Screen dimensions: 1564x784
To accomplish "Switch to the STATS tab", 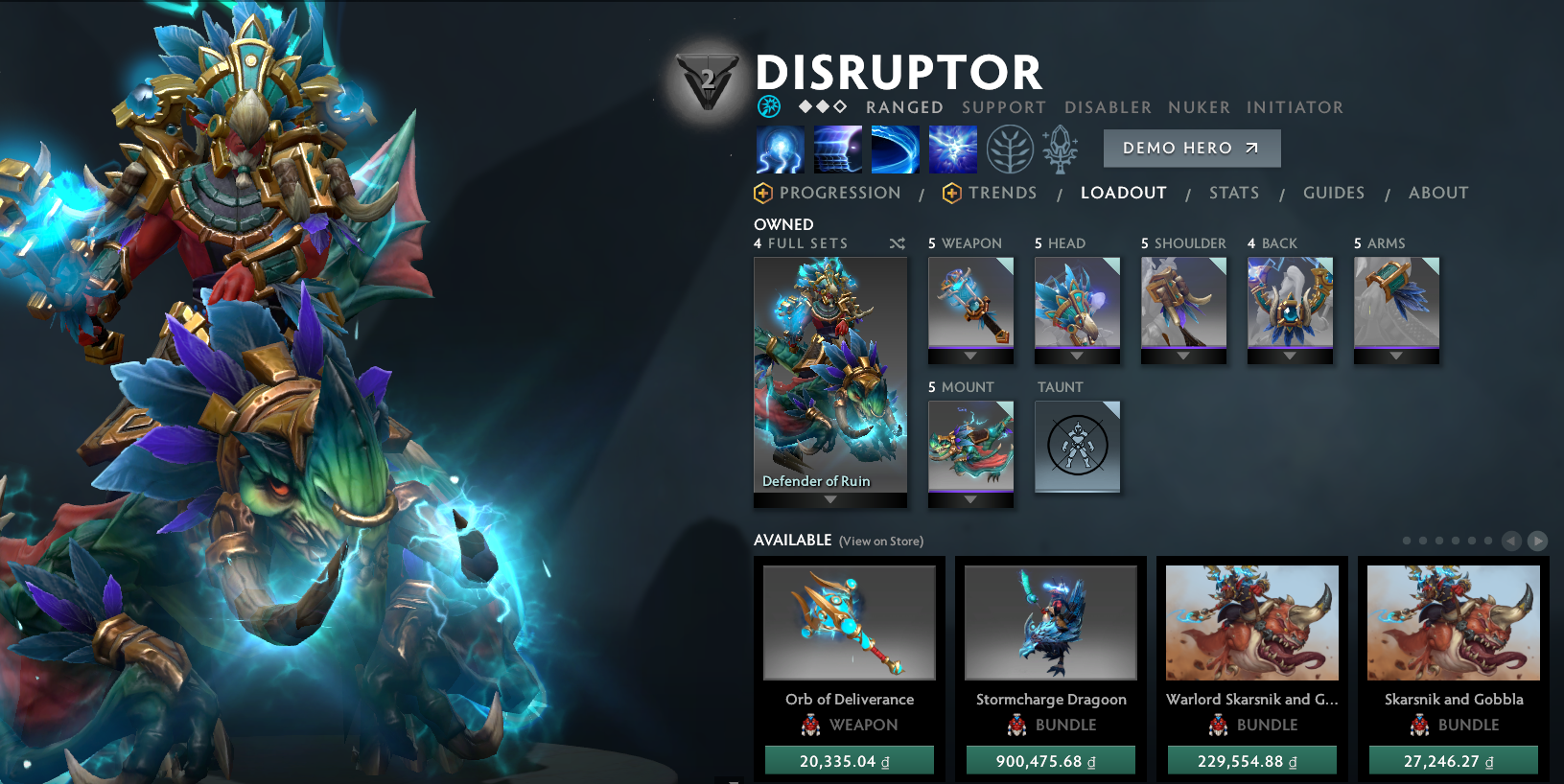I will coord(1234,193).
